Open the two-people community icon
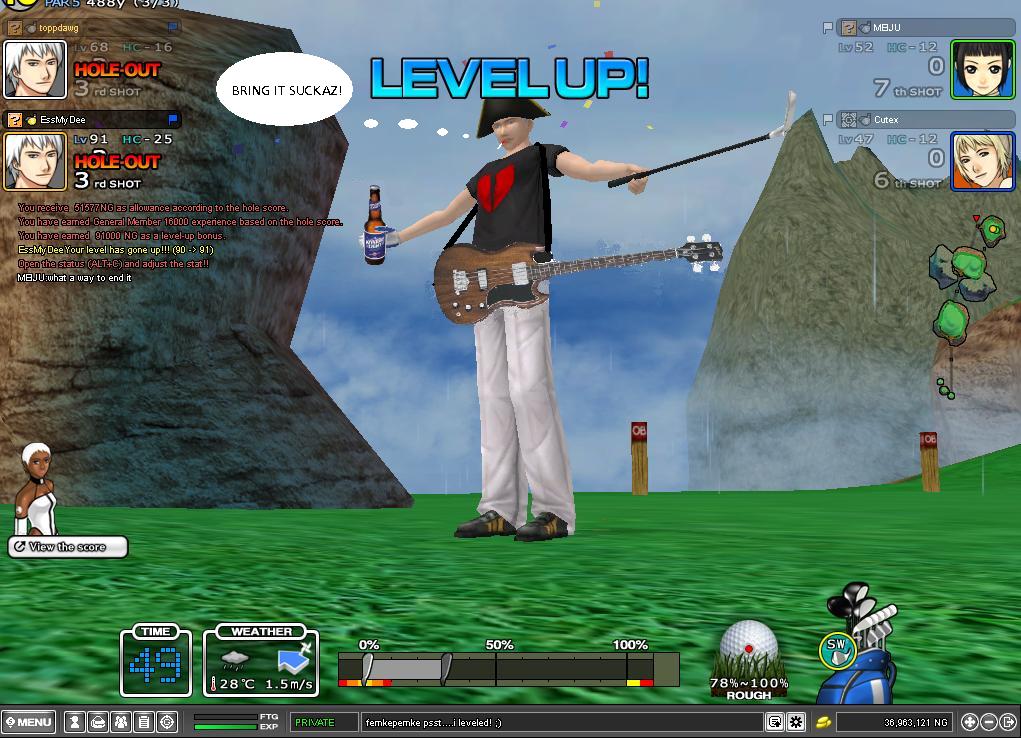Viewport: 1021px width, 738px height. [x=120, y=721]
